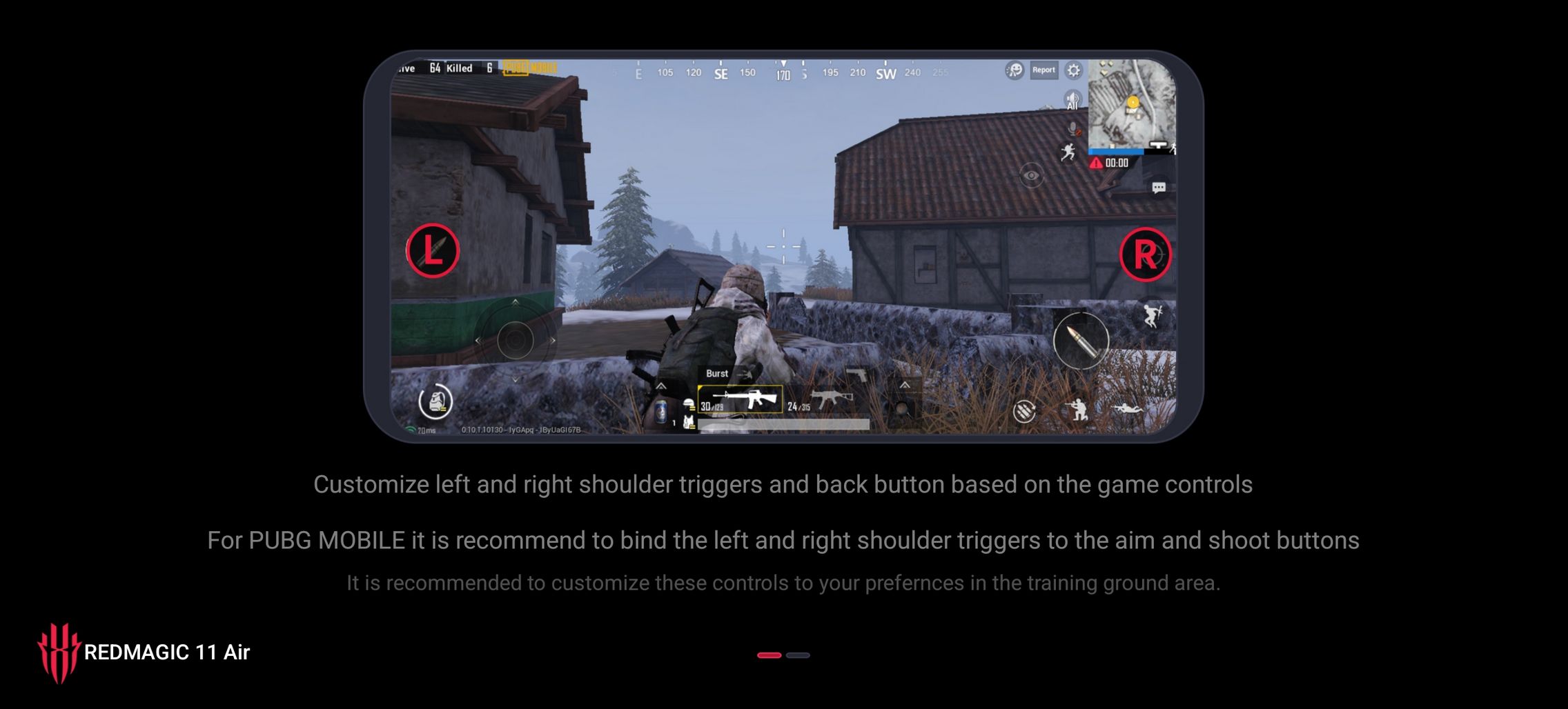Open the snowy minimap
This screenshot has width=1568, height=709.
pyautogui.click(x=1130, y=105)
